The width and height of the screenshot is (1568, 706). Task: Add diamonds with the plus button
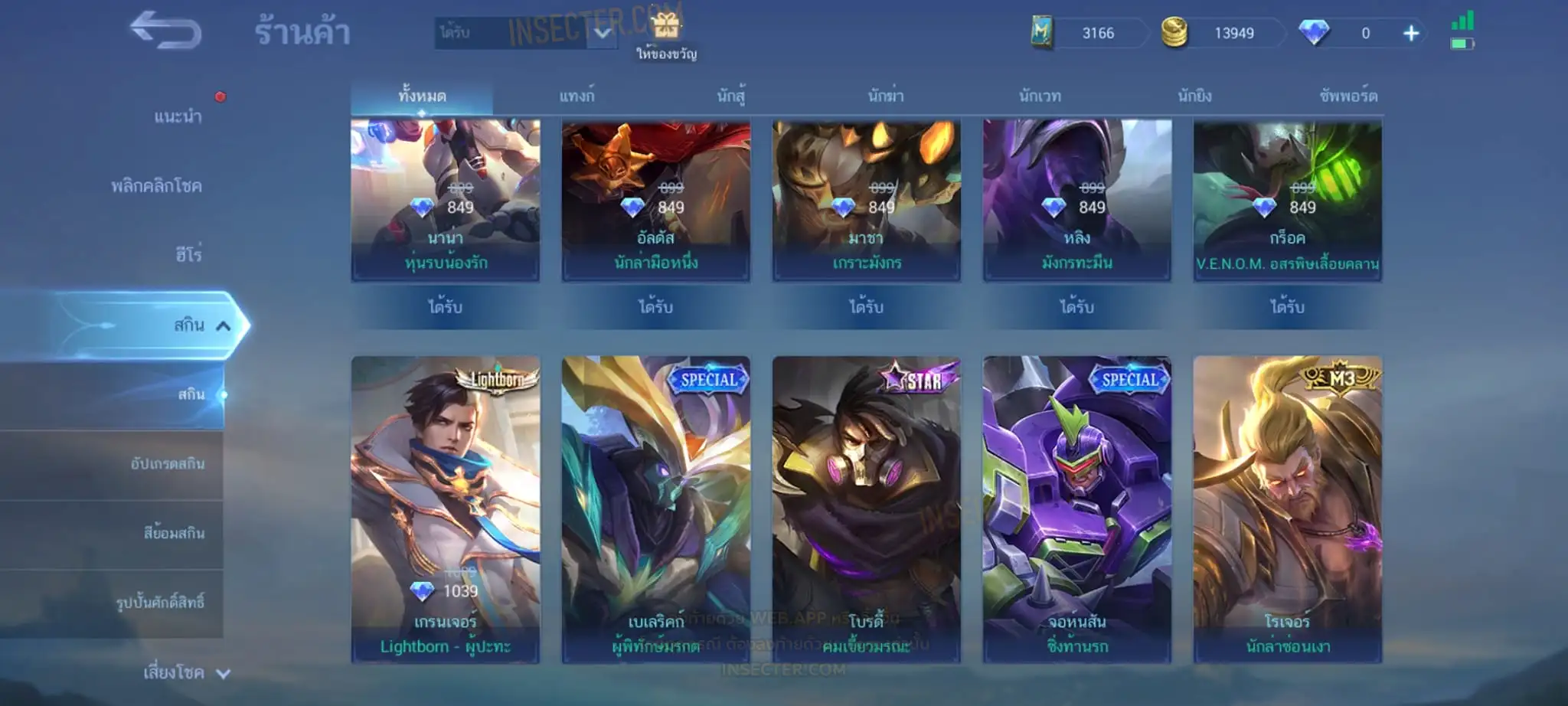tap(1411, 34)
